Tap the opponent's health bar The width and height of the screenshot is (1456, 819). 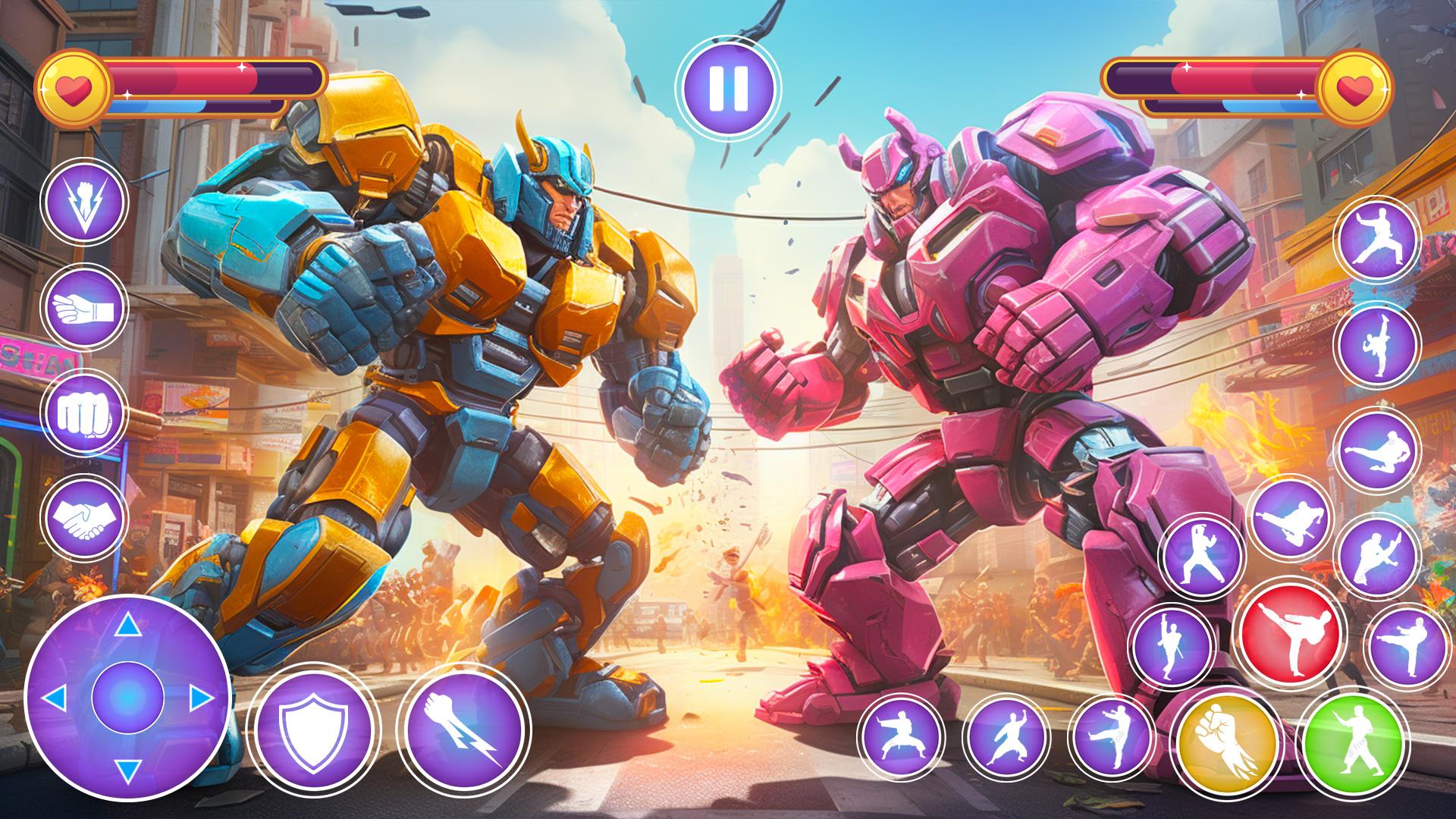(x=1221, y=80)
